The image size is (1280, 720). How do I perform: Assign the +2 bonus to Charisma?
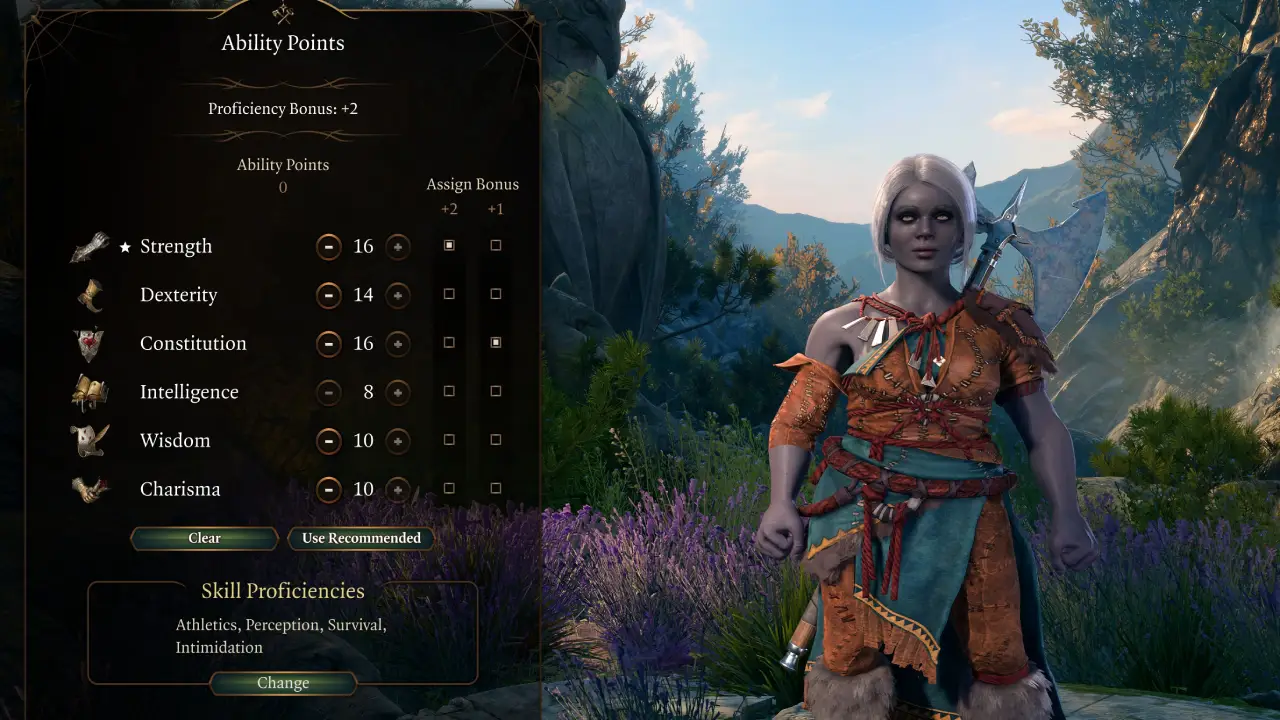coord(448,489)
